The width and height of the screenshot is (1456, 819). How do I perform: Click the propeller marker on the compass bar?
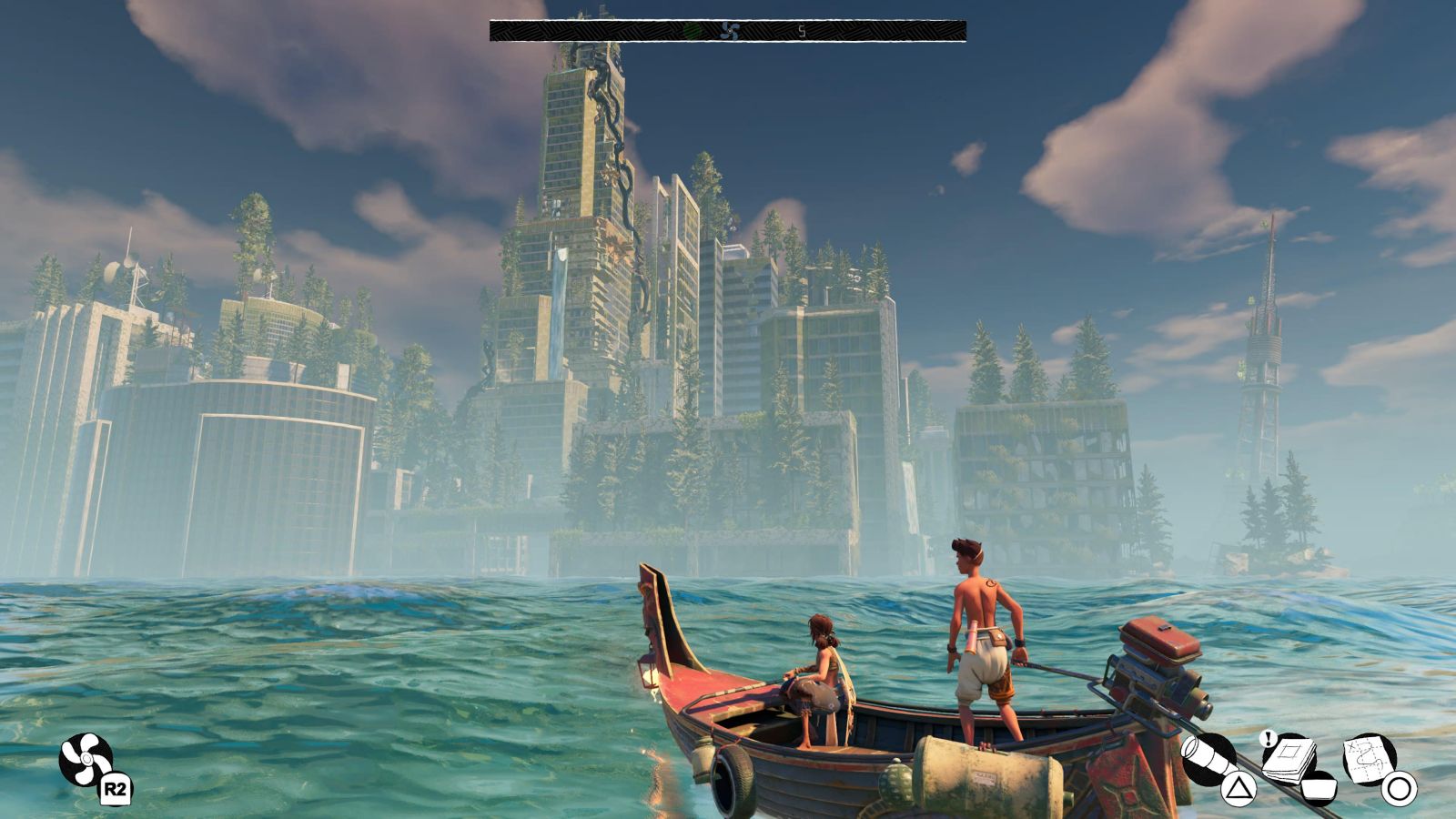[x=729, y=31]
